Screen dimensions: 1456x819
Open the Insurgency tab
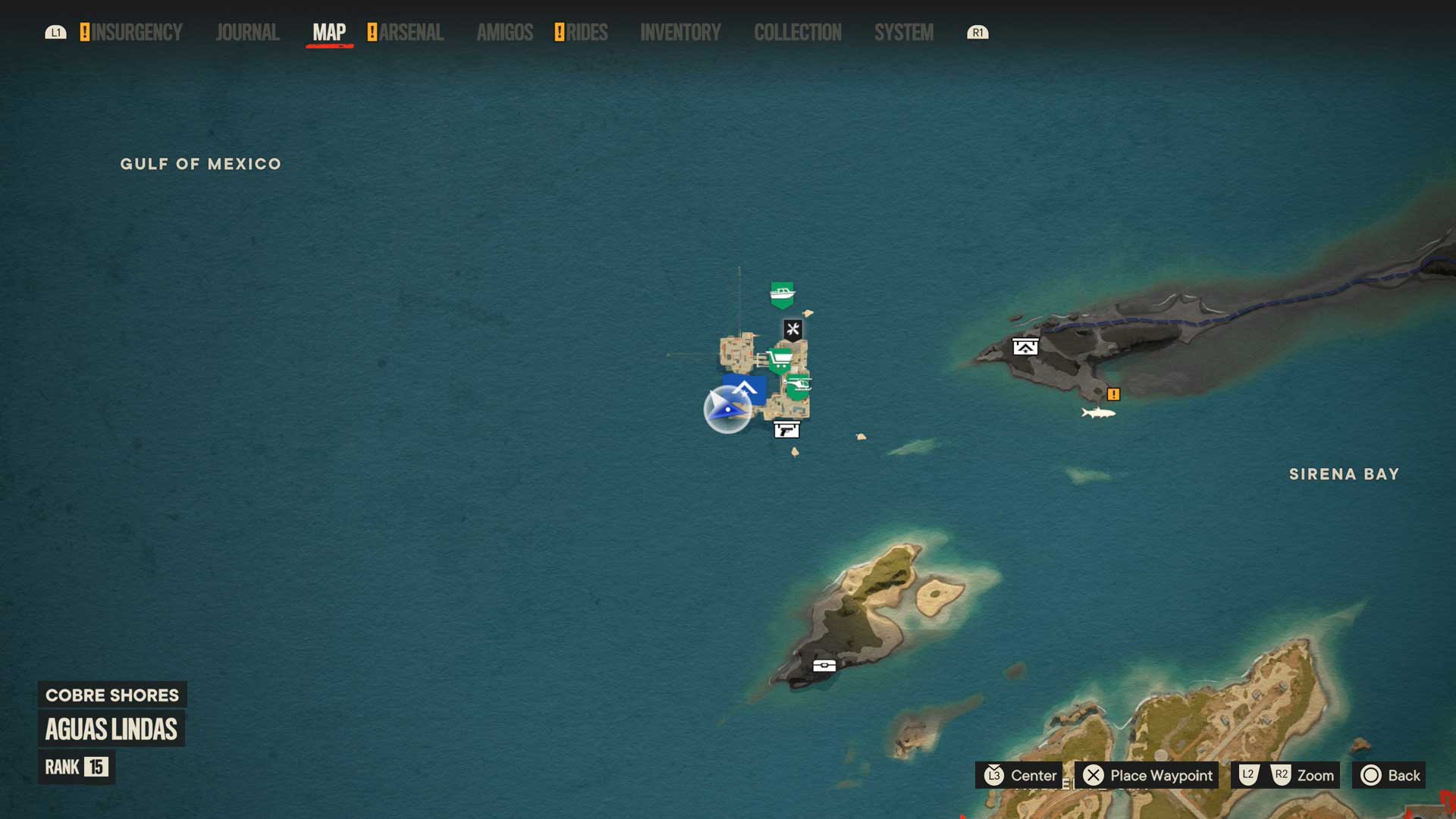point(136,33)
